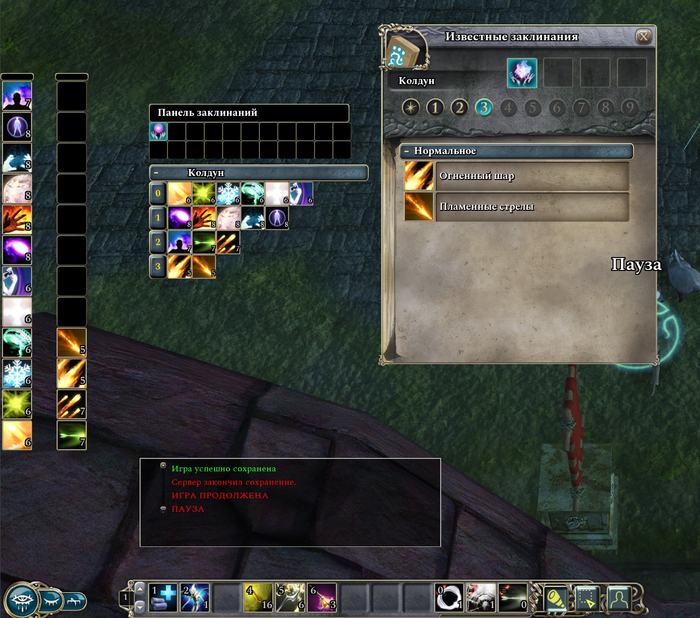Screen dimensions: 700x618
Task: Show all spell levels with star button
Action: click(x=410, y=108)
